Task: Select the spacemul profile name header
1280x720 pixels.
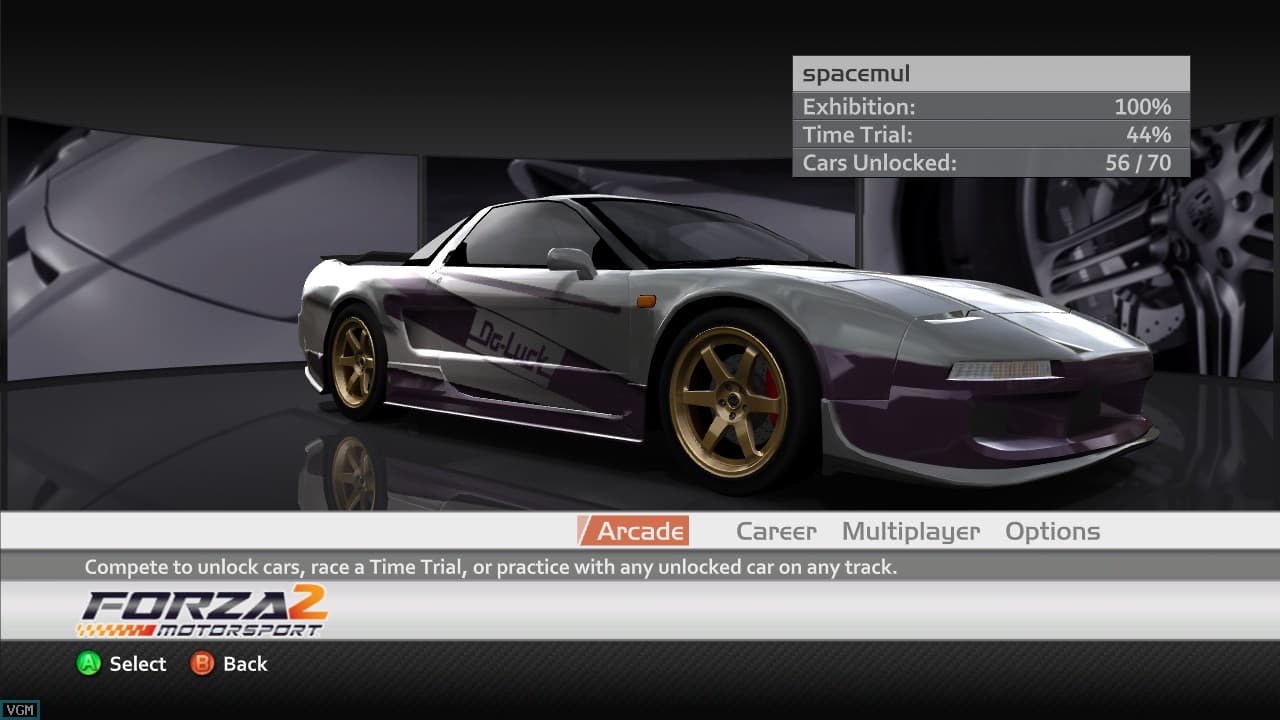Action: 990,72
